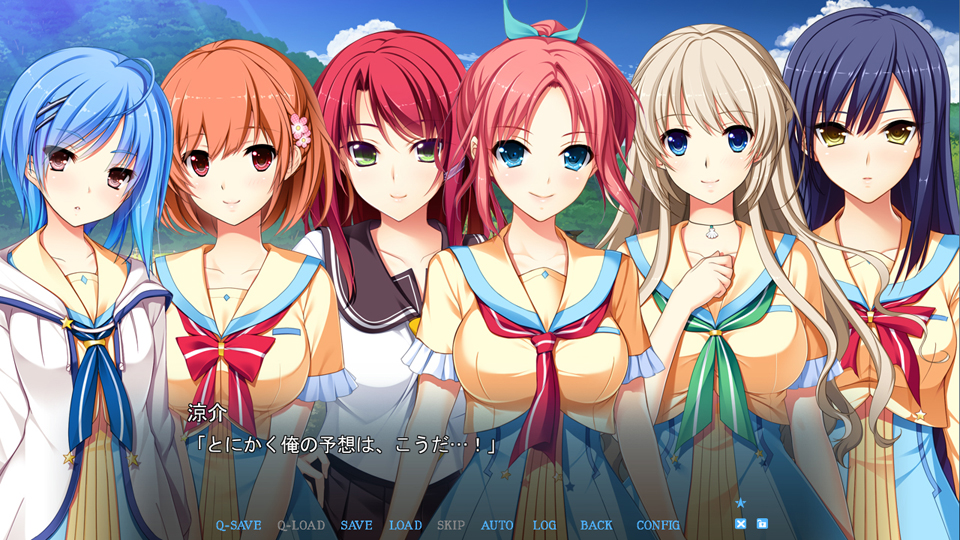Viewport: 960px width, 540px height.
Task: Quick load with the Q-LOAD button
Action: click(300, 525)
